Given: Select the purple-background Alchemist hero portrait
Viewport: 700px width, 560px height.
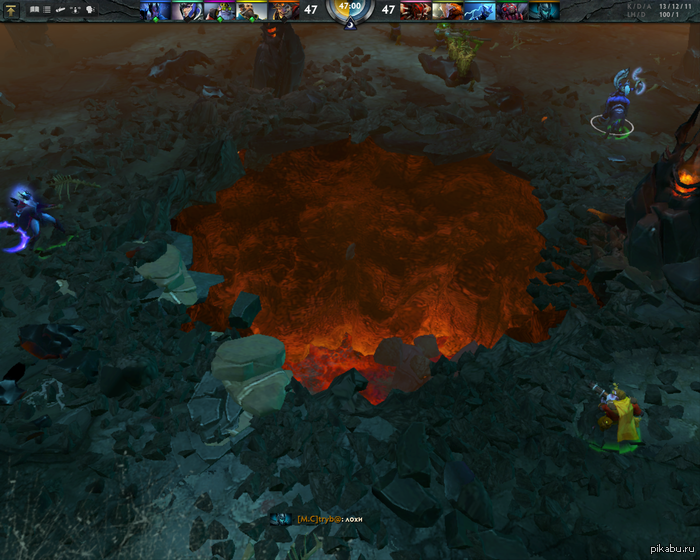Looking at the screenshot, I should click(x=219, y=11).
